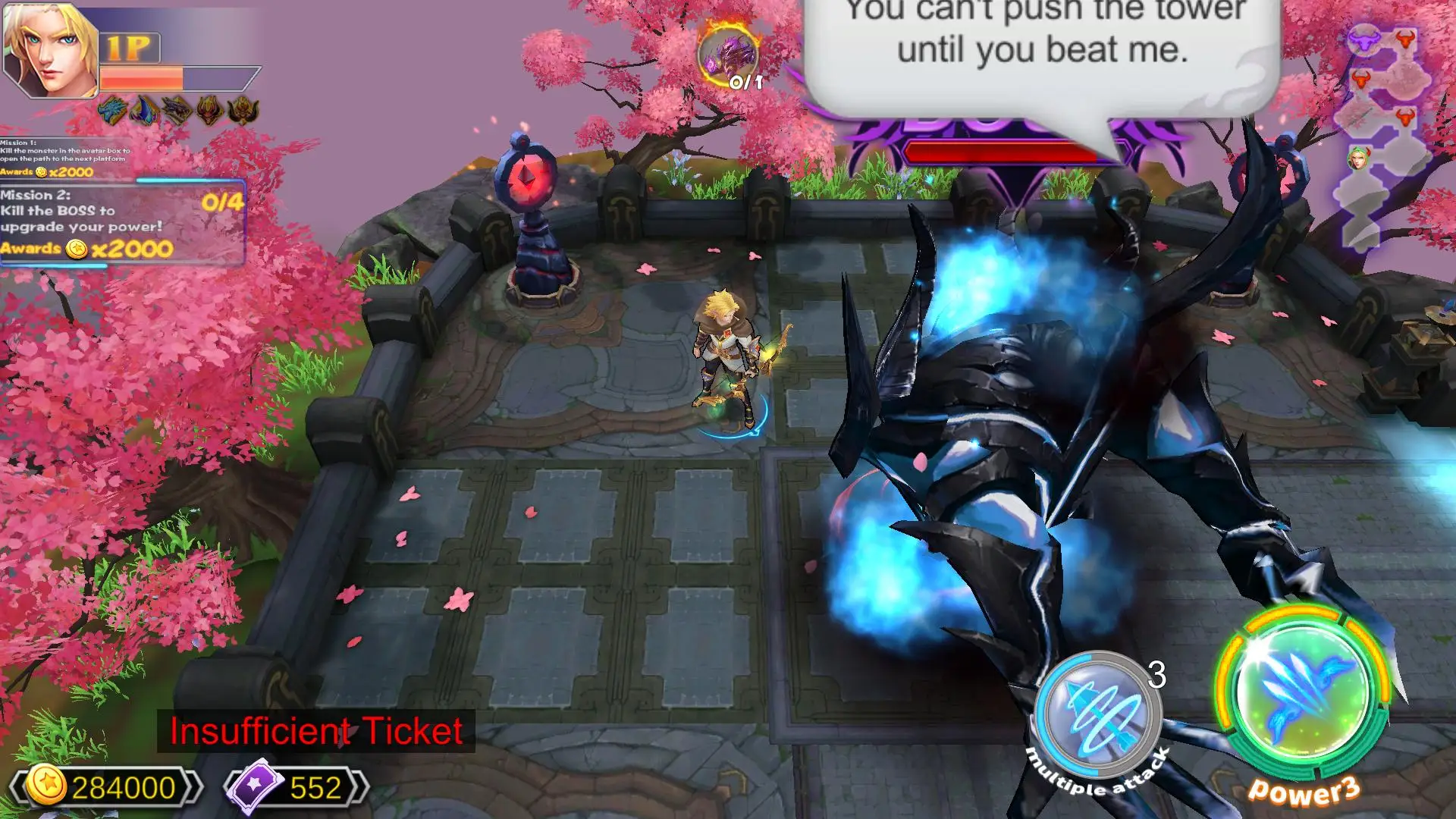
Task: Click the boss monster avatar tracker
Action: (730, 55)
